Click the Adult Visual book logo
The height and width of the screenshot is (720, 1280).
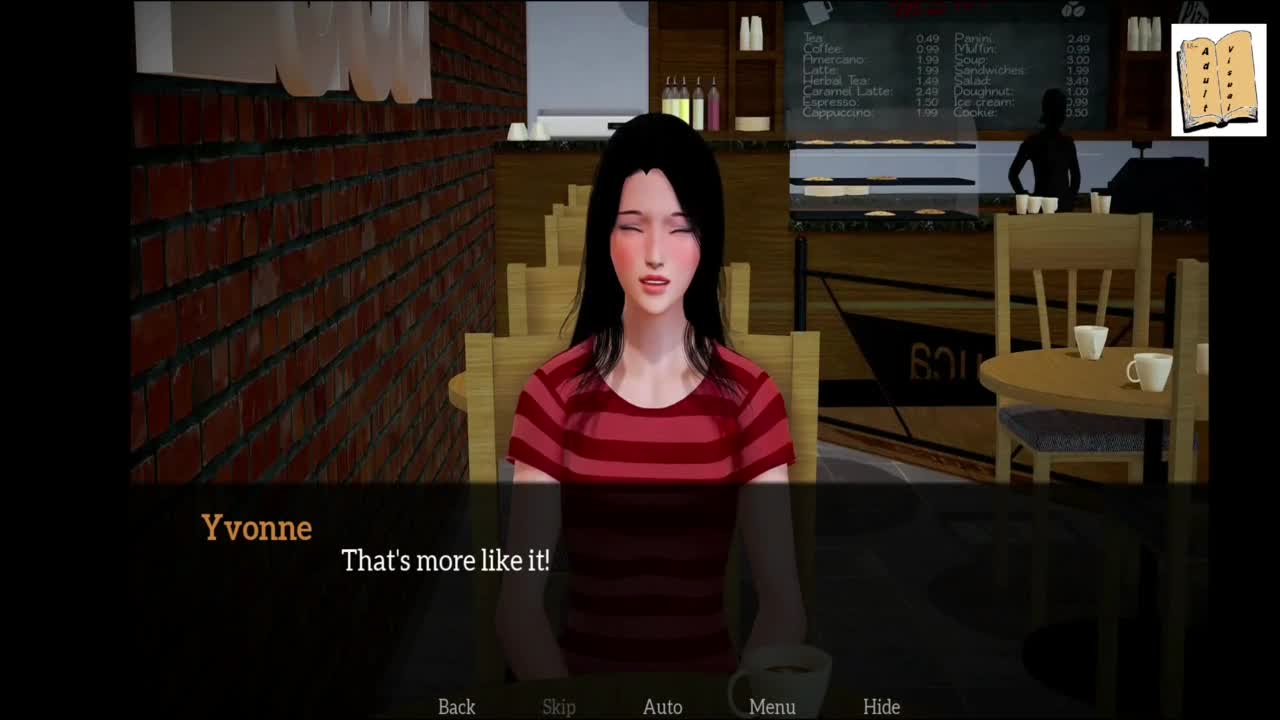[1218, 80]
